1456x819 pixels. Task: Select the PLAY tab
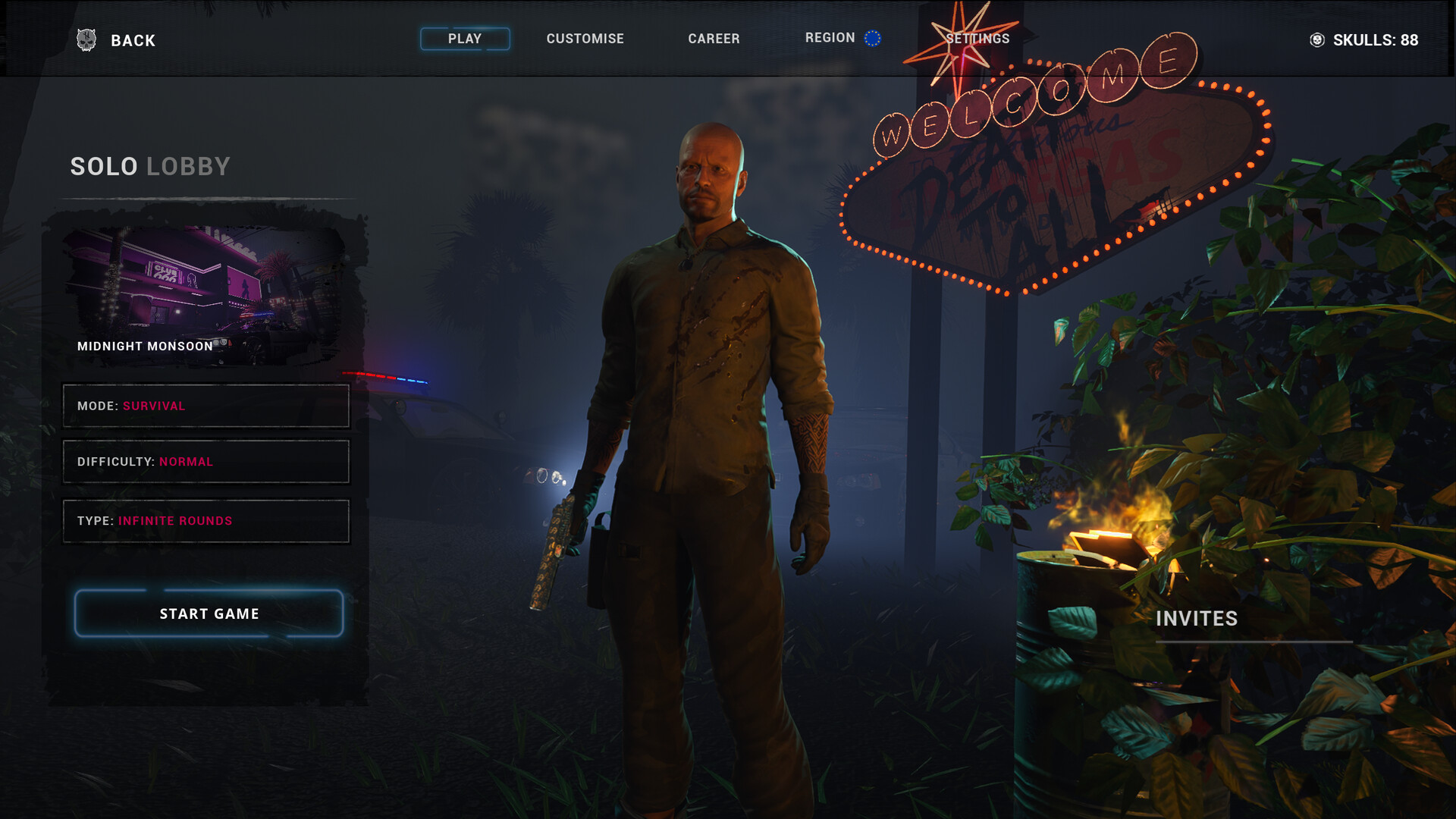465,38
